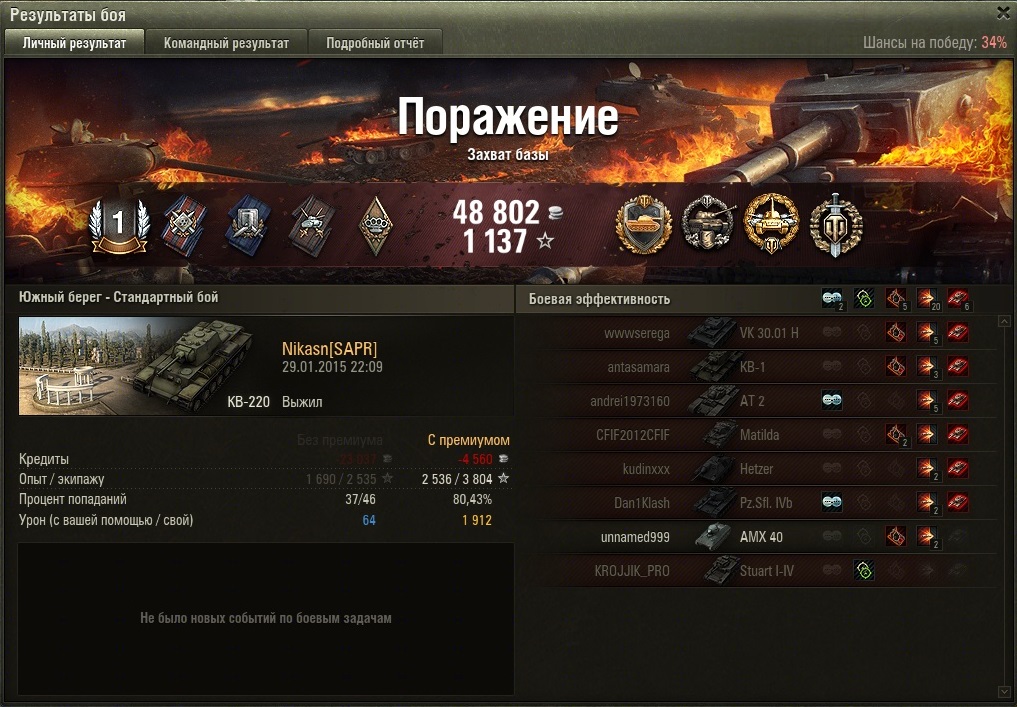Select the unnamed999 AMX 40 row
This screenshot has height=707, width=1017.
click(x=760, y=537)
